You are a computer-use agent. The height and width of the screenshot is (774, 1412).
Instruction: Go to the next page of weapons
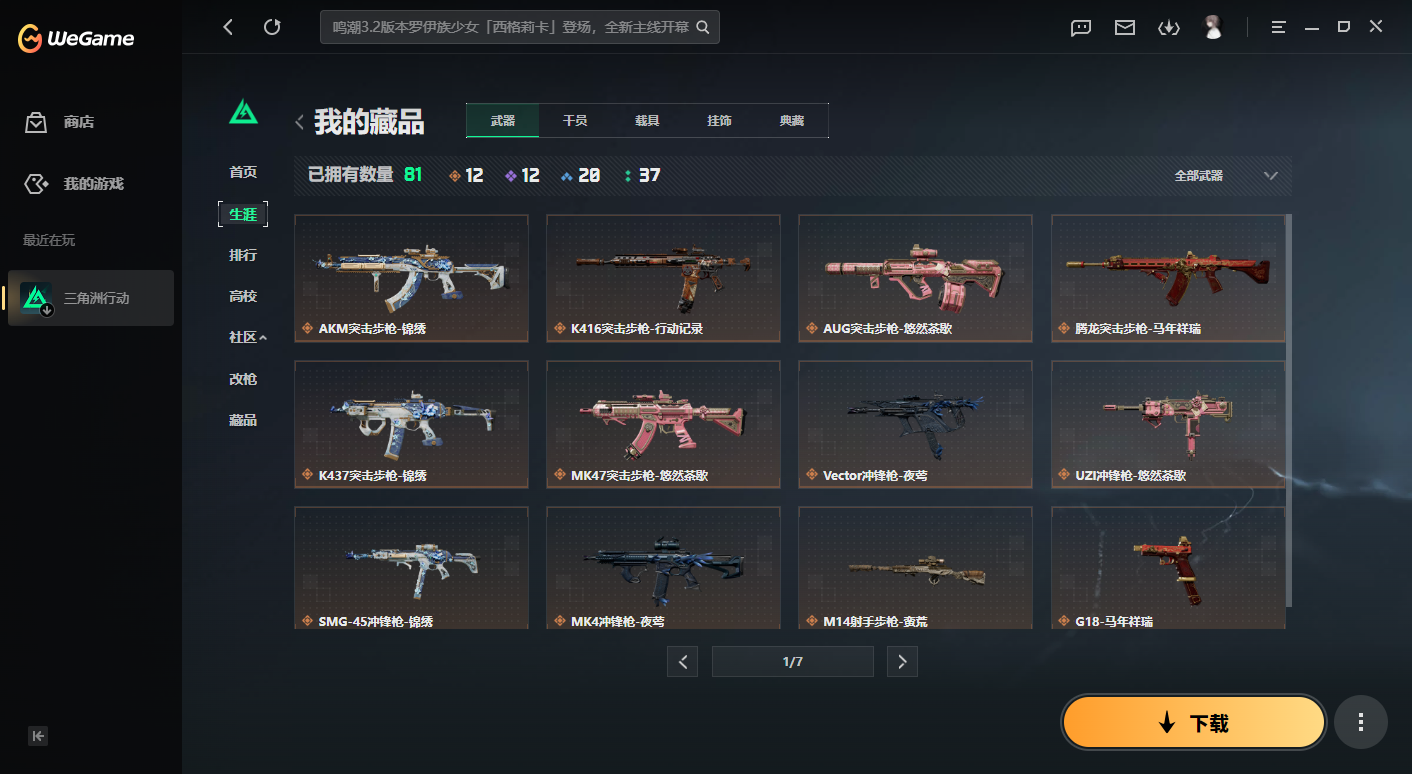click(x=902, y=661)
